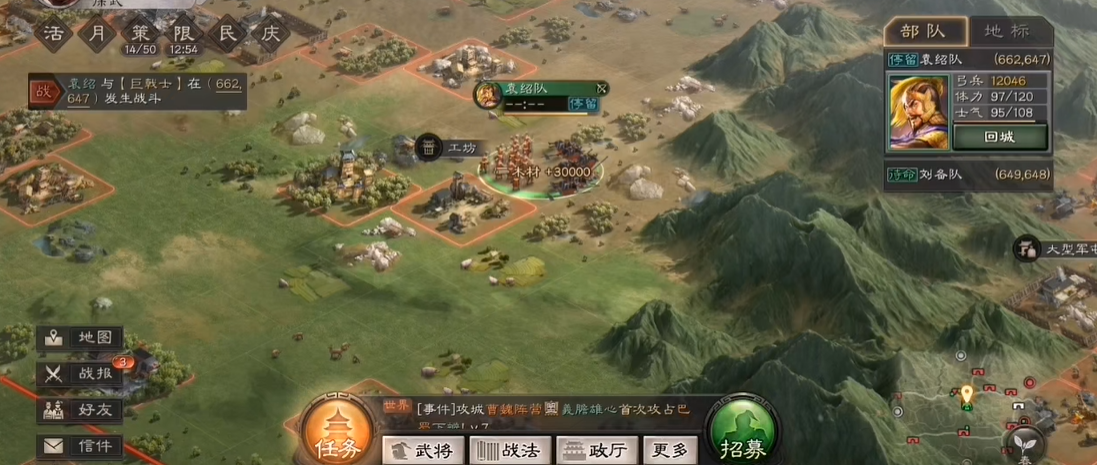Switch to the 地标 landmarks tab
The image size is (1097, 465).
[x=1006, y=31]
